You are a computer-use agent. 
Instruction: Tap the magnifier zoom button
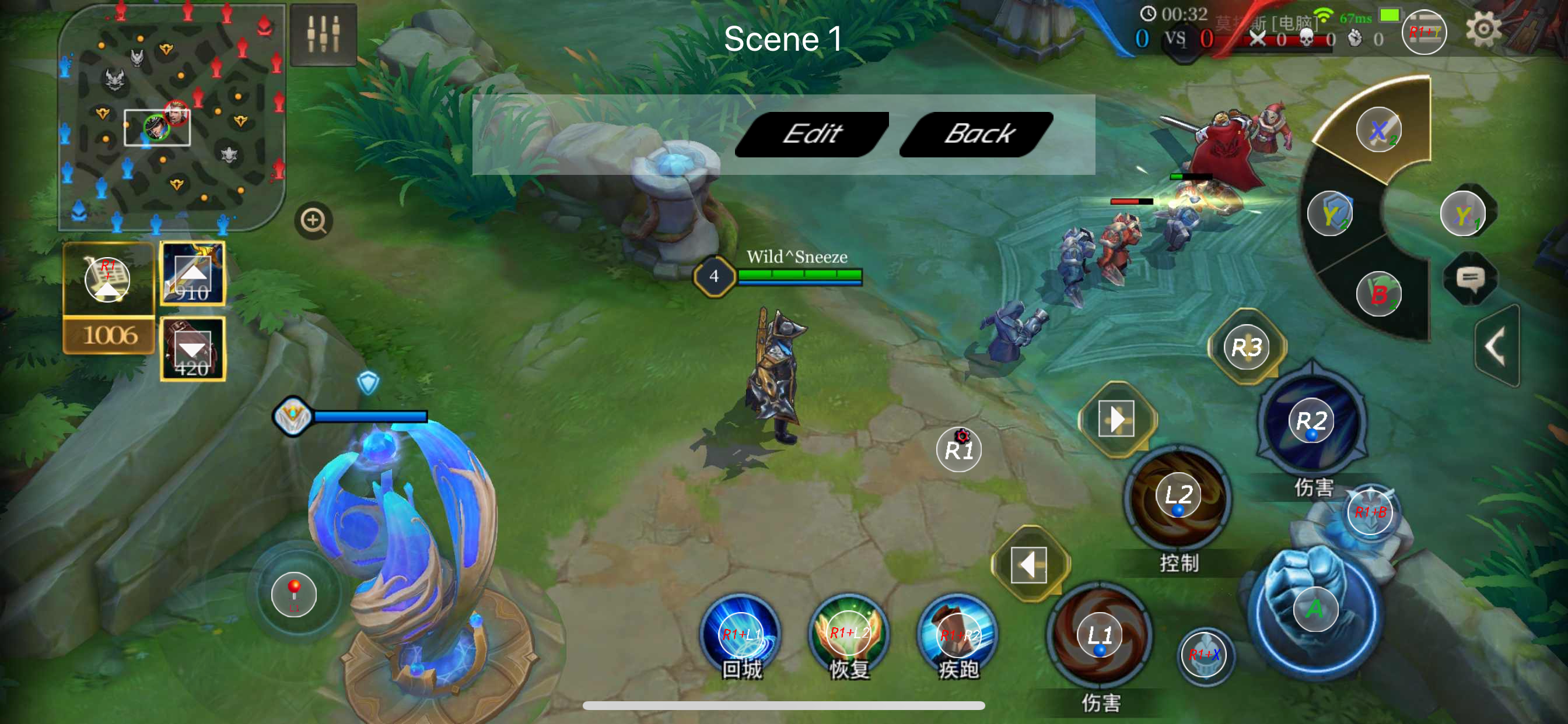(x=313, y=220)
